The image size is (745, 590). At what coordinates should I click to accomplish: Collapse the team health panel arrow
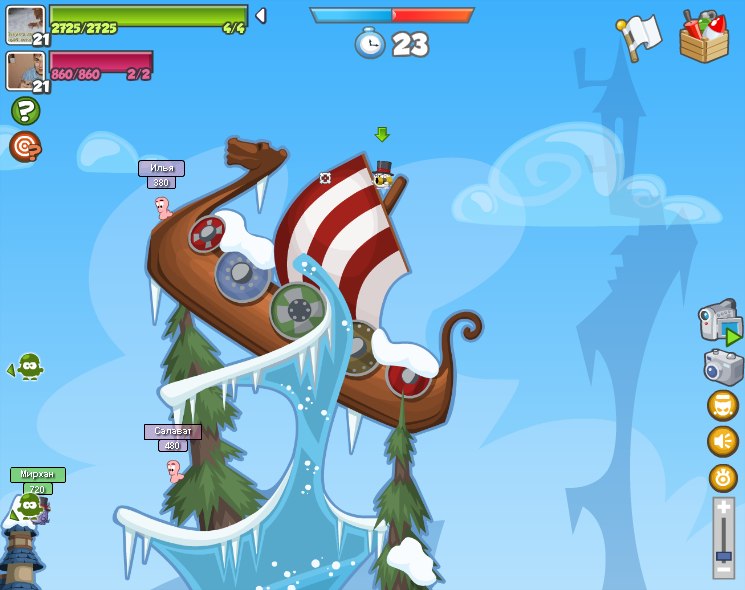tap(261, 15)
